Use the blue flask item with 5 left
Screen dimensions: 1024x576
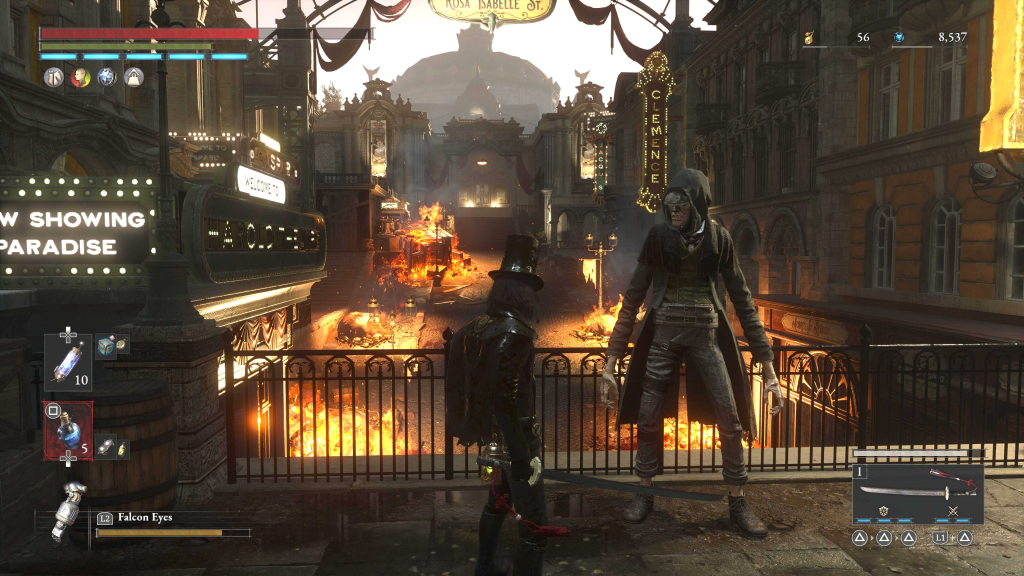68,430
